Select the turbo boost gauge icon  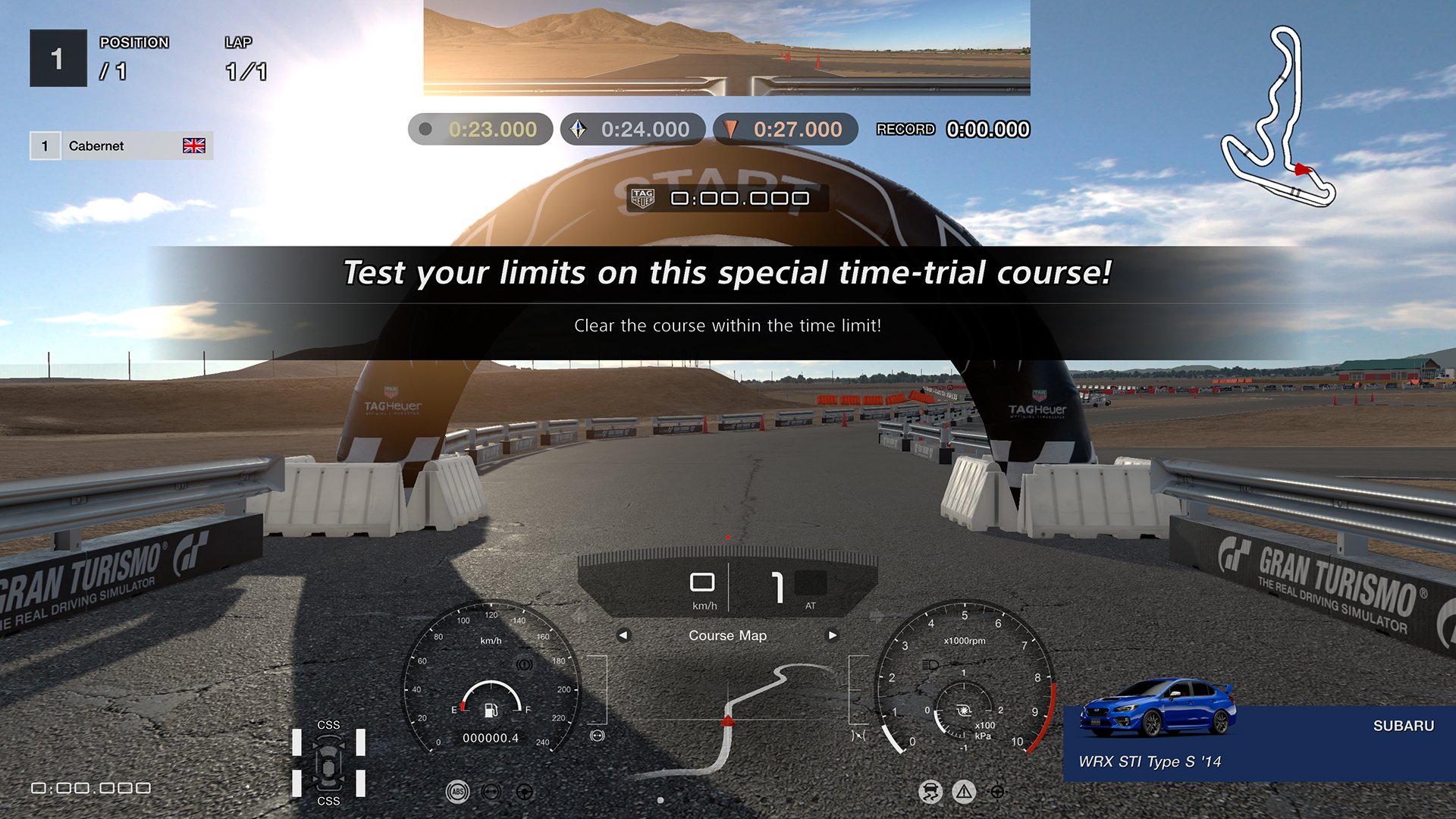(964, 710)
